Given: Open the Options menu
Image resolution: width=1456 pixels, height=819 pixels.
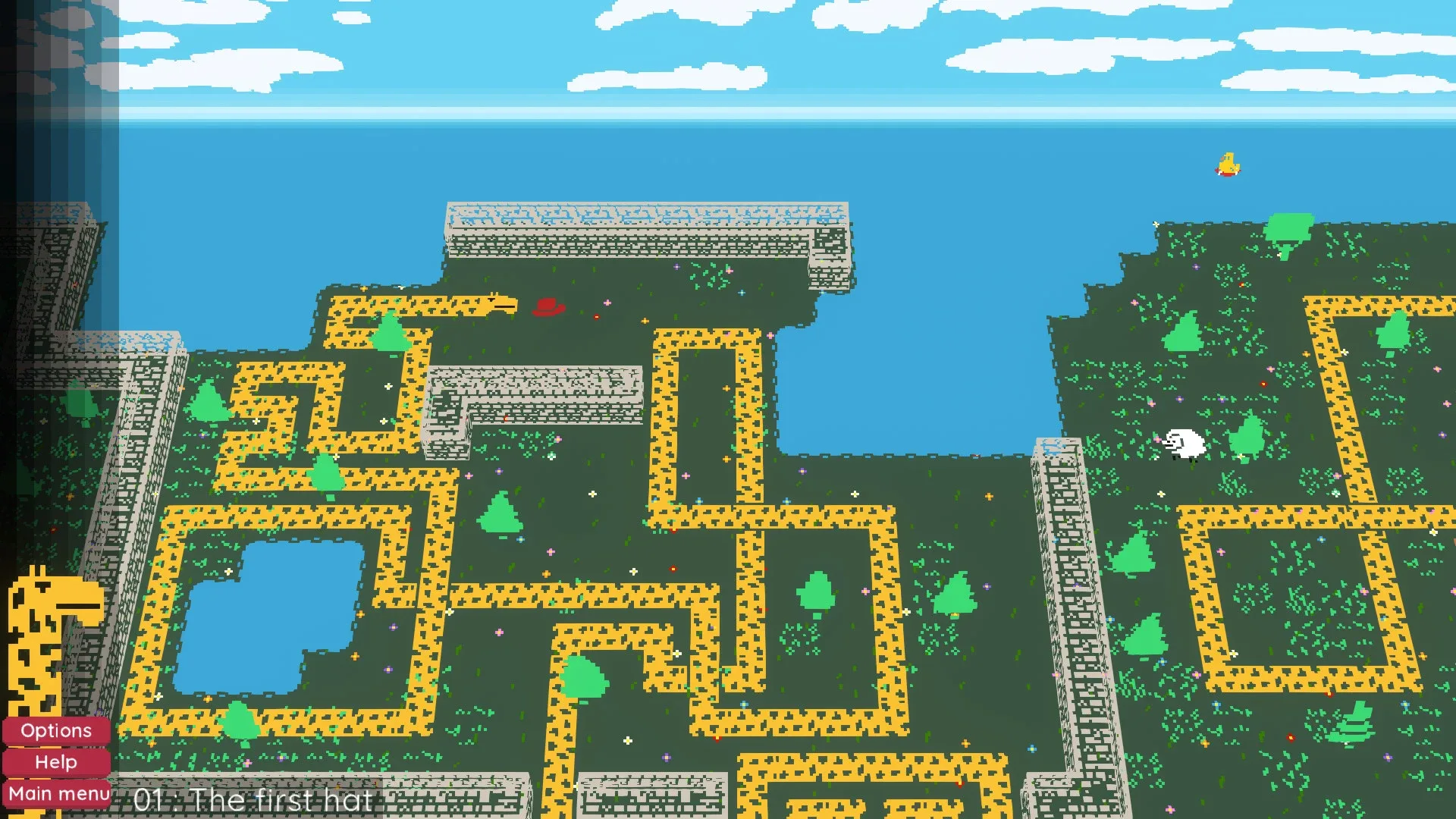Looking at the screenshot, I should [55, 730].
